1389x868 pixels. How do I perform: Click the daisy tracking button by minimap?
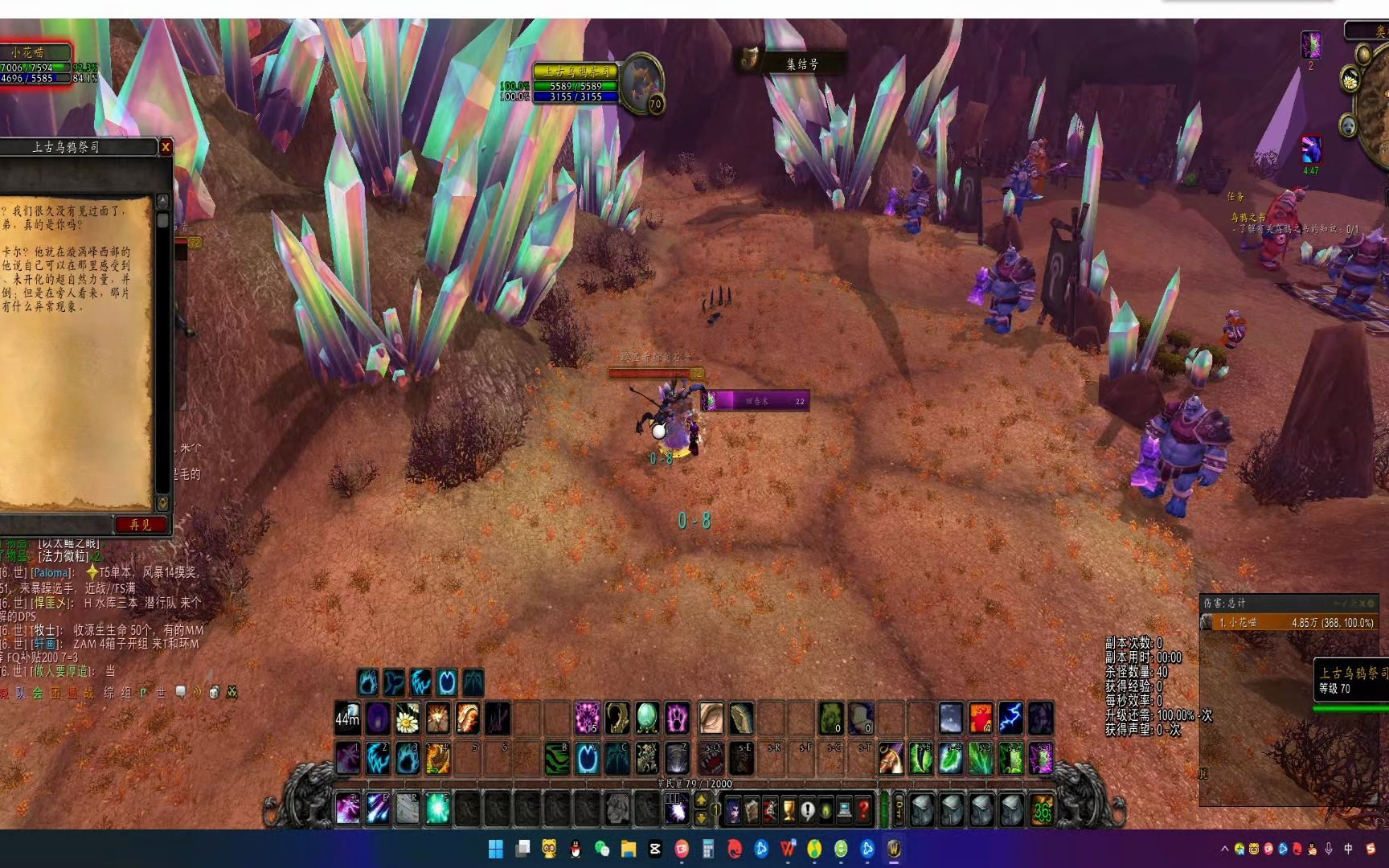pos(1350,80)
